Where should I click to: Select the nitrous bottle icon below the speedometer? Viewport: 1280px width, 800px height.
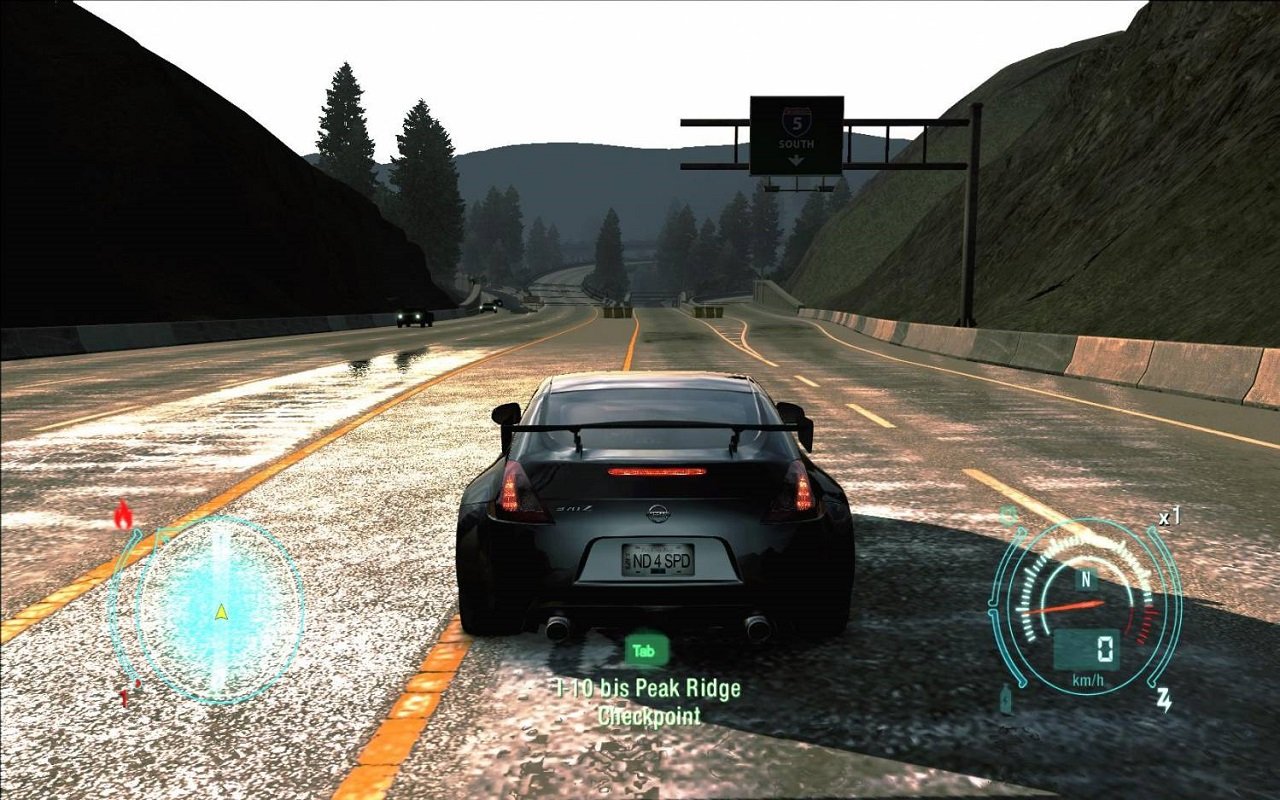point(1005,698)
